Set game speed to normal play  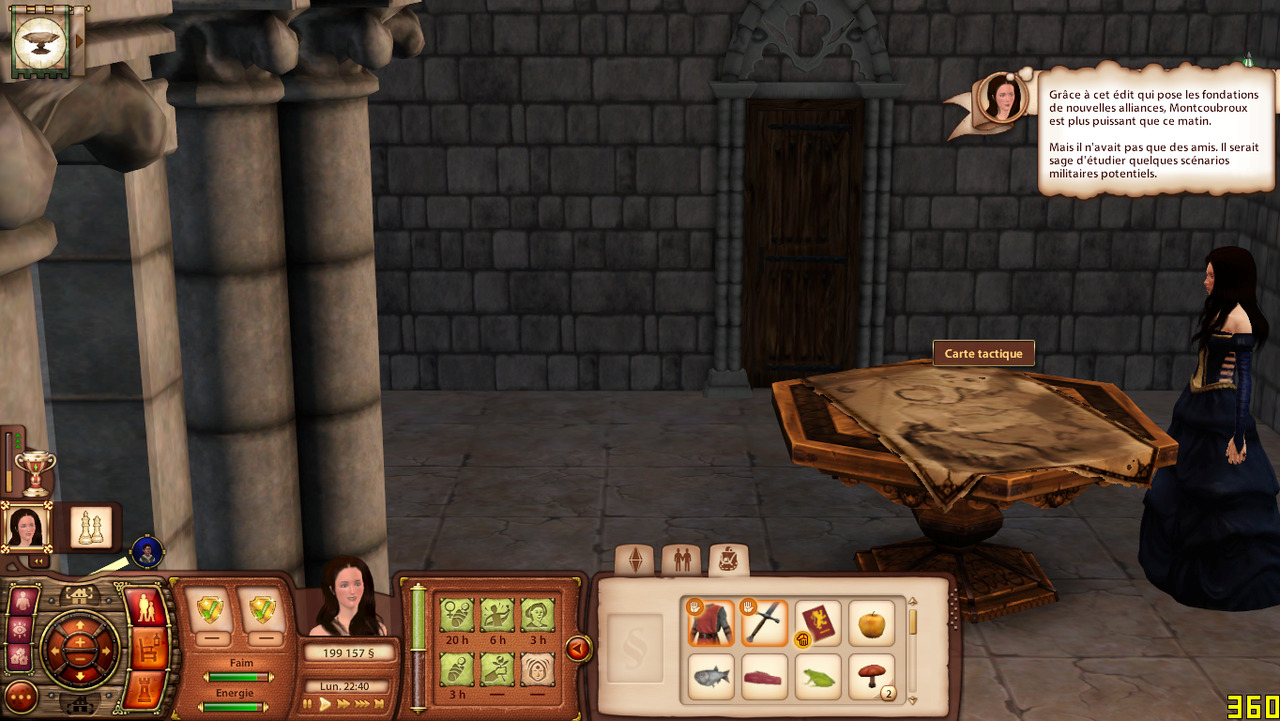click(325, 704)
